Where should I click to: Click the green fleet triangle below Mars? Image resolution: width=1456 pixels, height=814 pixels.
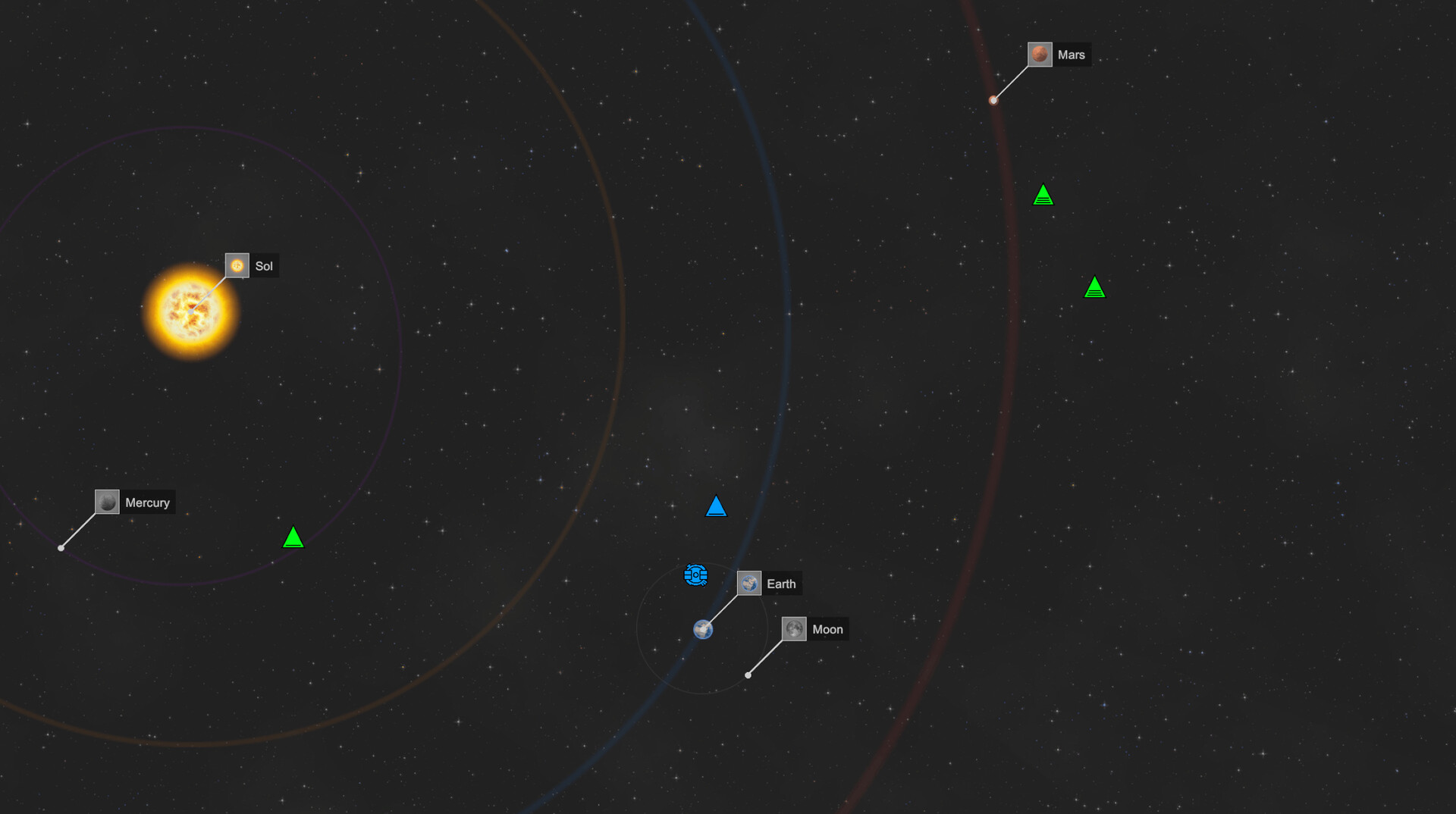point(1044,195)
